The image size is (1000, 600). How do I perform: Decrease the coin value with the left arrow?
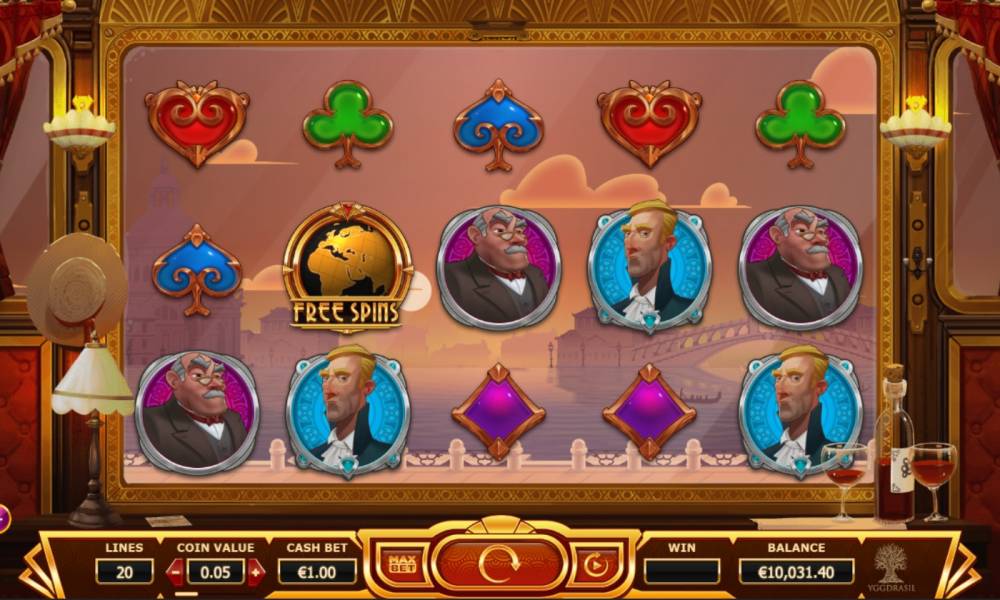(x=176, y=572)
